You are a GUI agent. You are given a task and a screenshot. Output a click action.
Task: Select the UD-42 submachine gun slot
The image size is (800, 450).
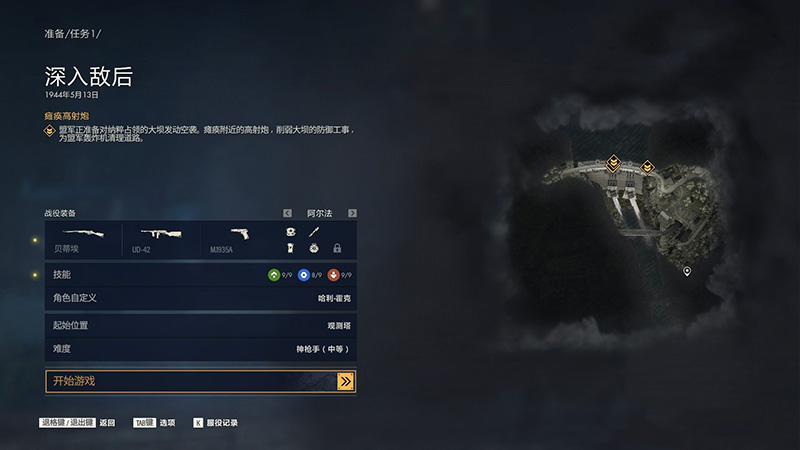pos(163,238)
